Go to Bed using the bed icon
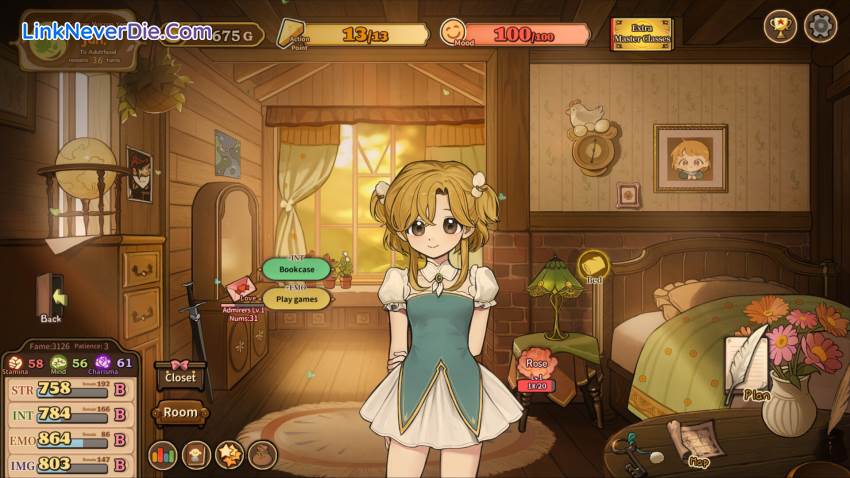This screenshot has width=850, height=478. pos(594,265)
